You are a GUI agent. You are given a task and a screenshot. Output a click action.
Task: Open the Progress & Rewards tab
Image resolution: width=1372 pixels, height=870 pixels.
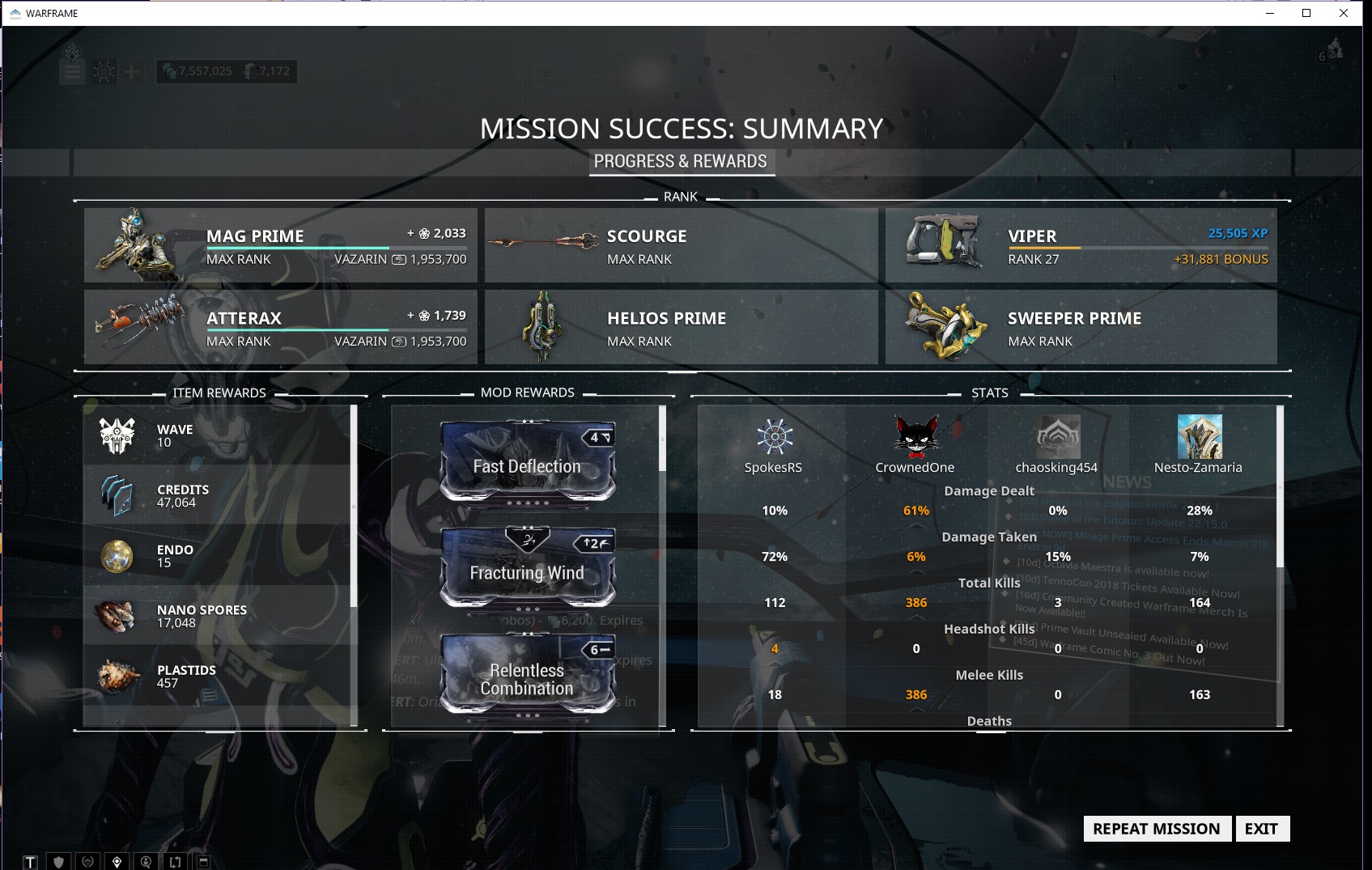(x=680, y=161)
